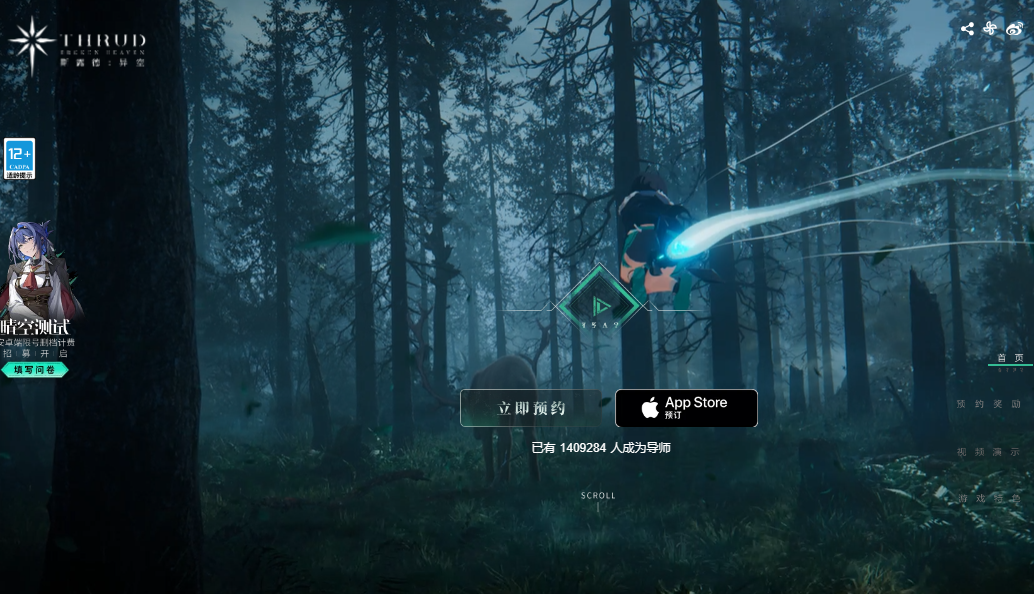The image size is (1034, 594).
Task: Open the share icon
Action: 967,29
